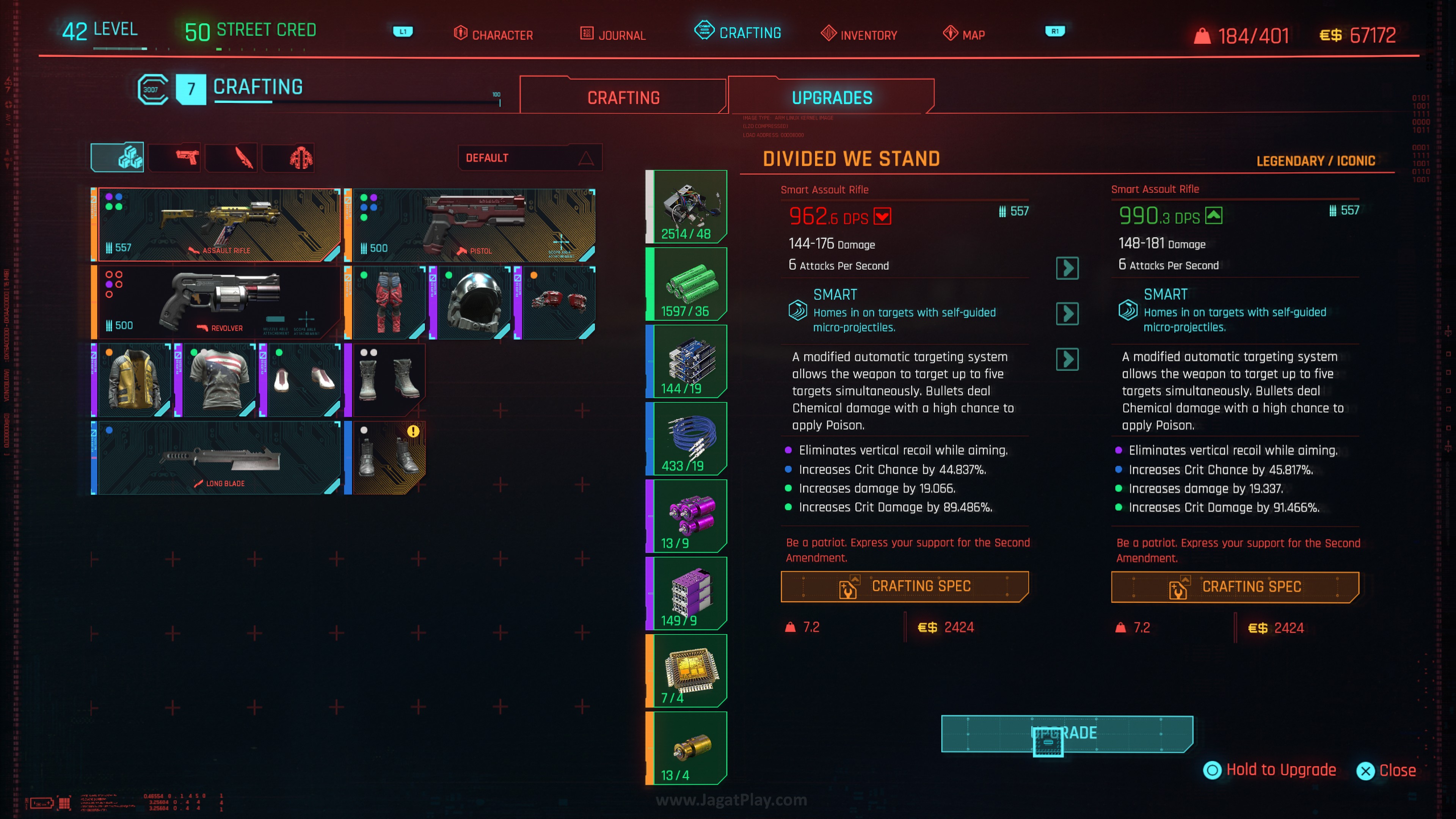1456x819 pixels.
Task: Select the Divided We Stand assault rifle
Action: (x=218, y=225)
